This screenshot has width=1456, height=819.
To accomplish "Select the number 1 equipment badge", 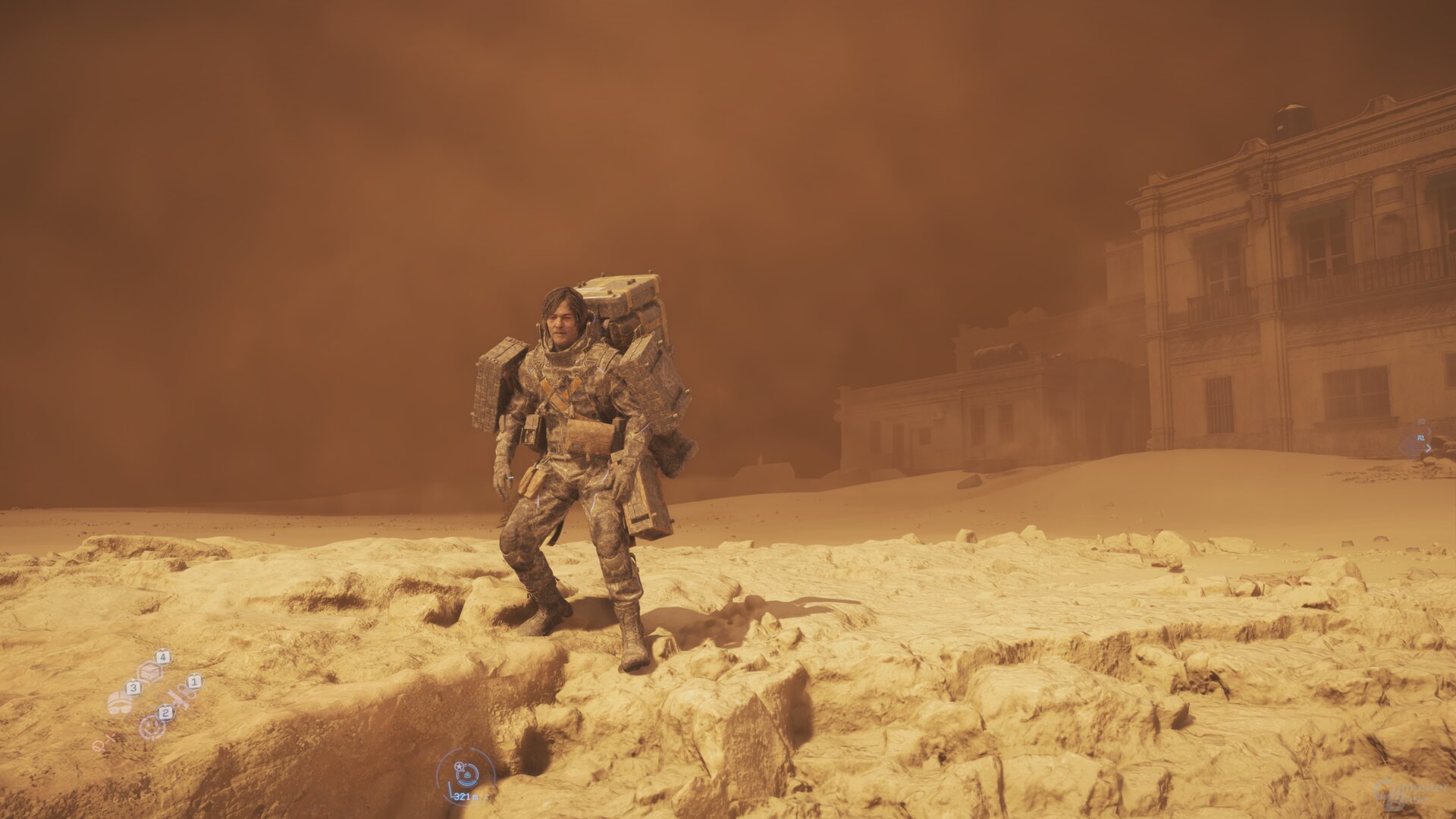I will click(194, 682).
